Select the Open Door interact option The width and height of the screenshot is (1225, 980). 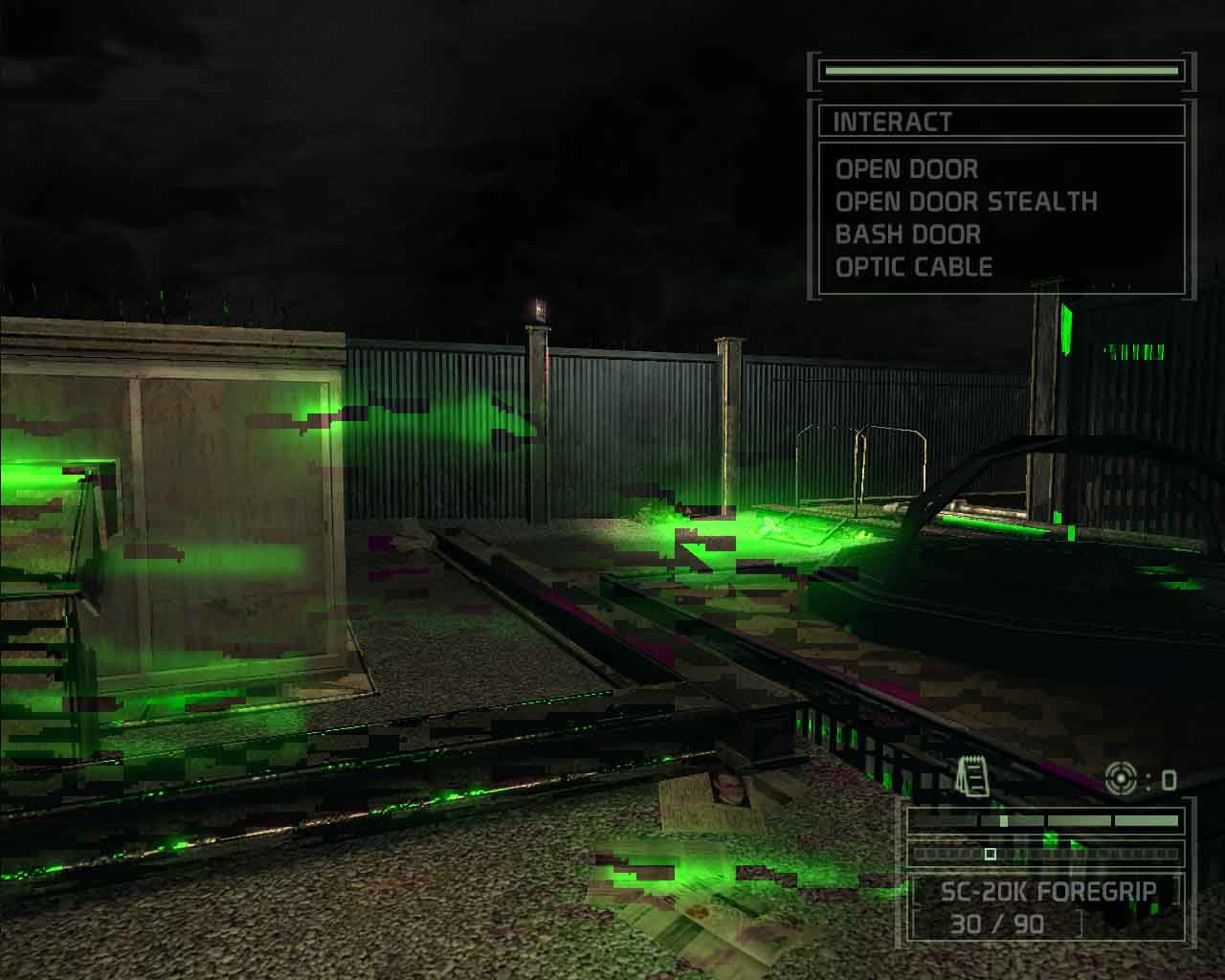coord(907,169)
